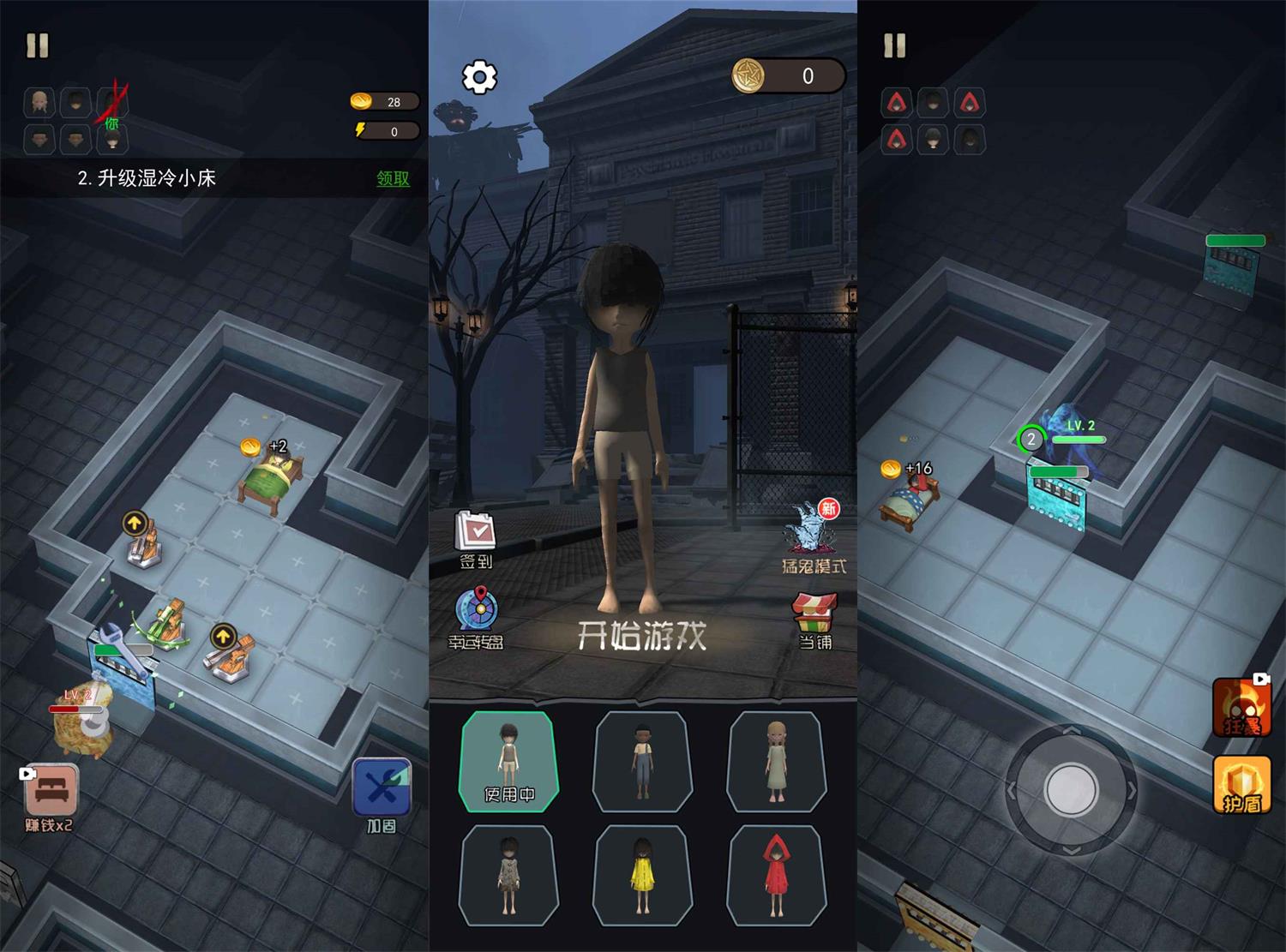1286x952 pixels.
Task: Open the settings gear
Action: pos(480,75)
